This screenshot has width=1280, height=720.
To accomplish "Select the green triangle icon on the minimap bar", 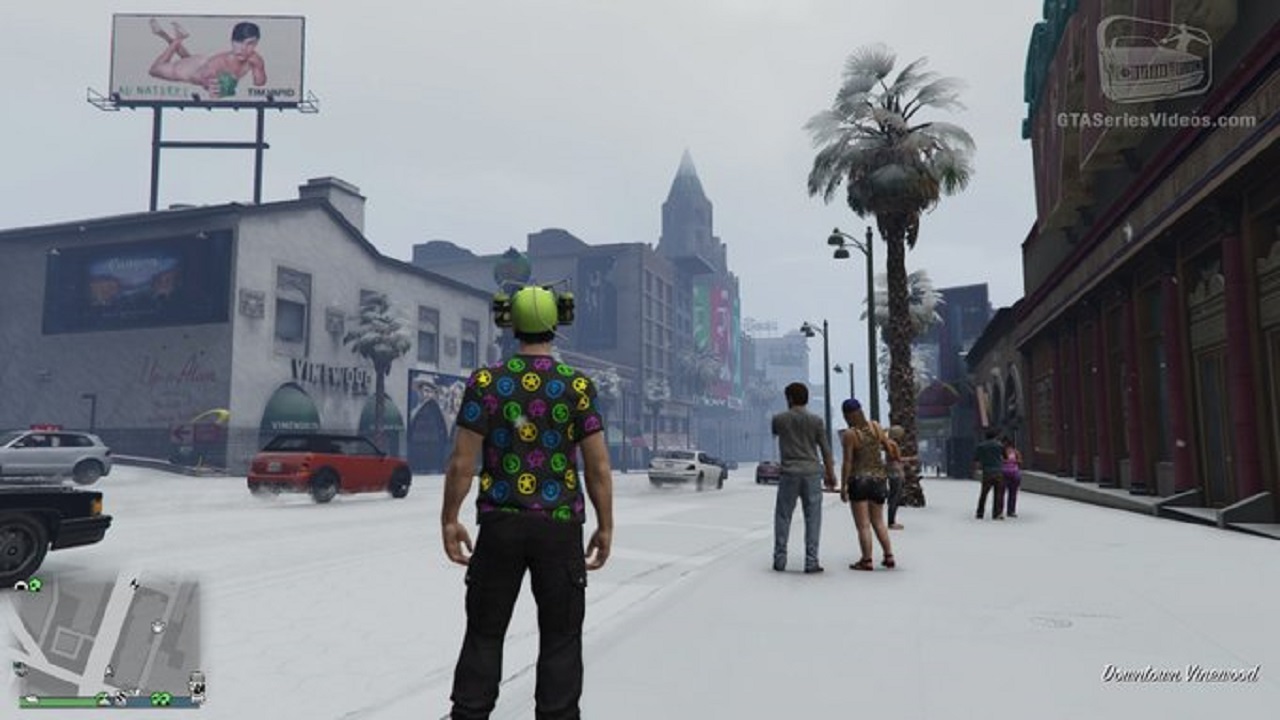I will (x=104, y=701).
